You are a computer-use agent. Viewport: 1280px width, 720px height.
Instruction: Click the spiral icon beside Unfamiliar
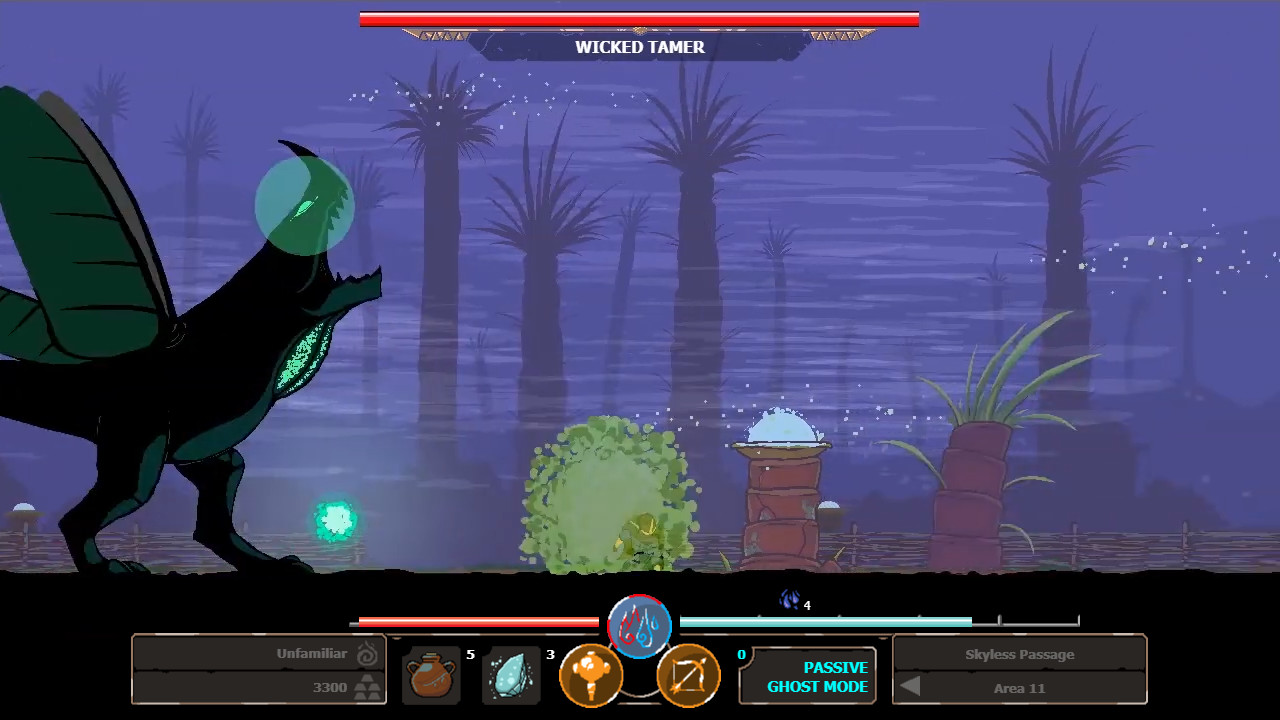(x=366, y=653)
